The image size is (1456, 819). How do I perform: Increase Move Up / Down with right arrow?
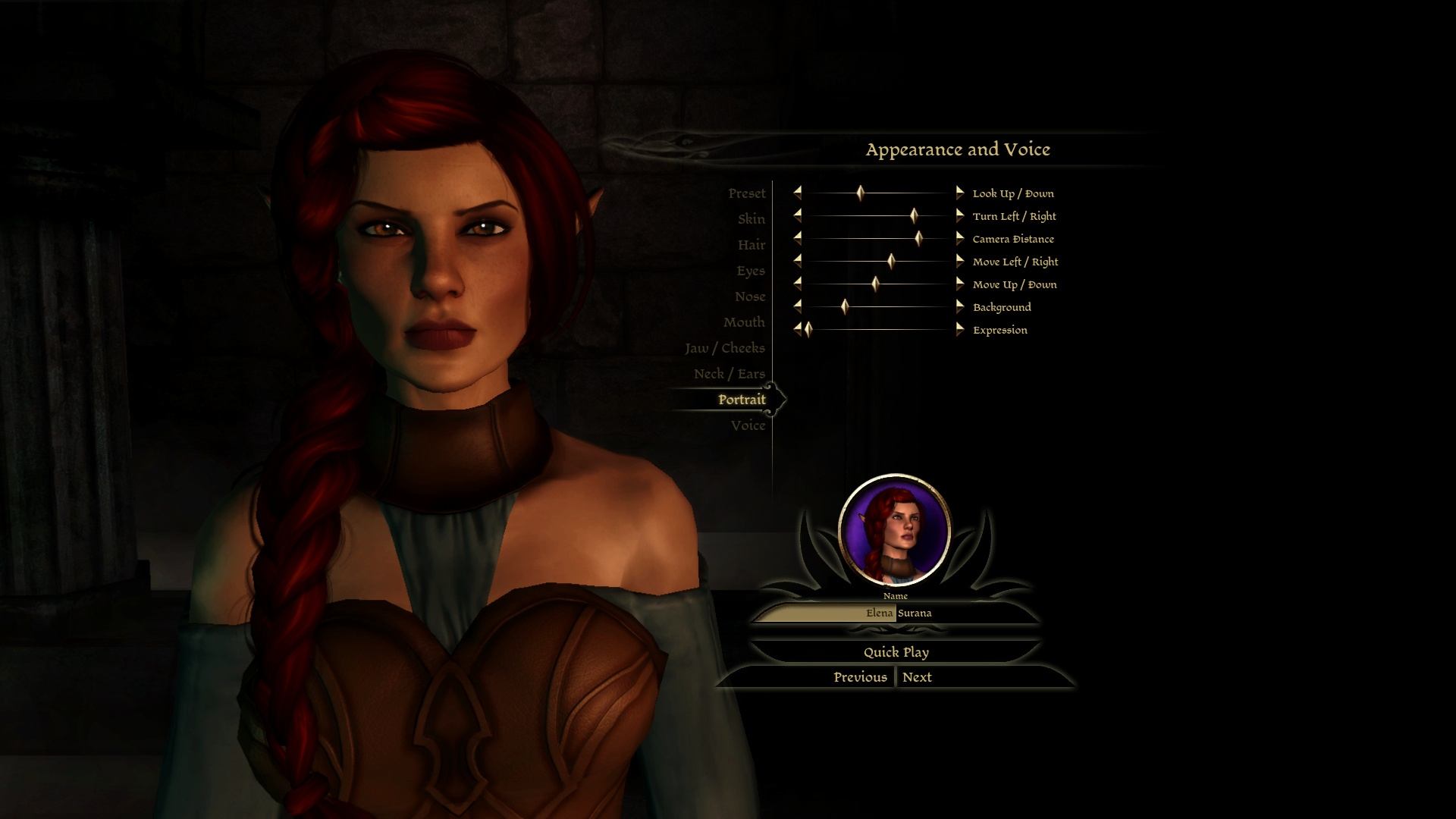click(959, 284)
